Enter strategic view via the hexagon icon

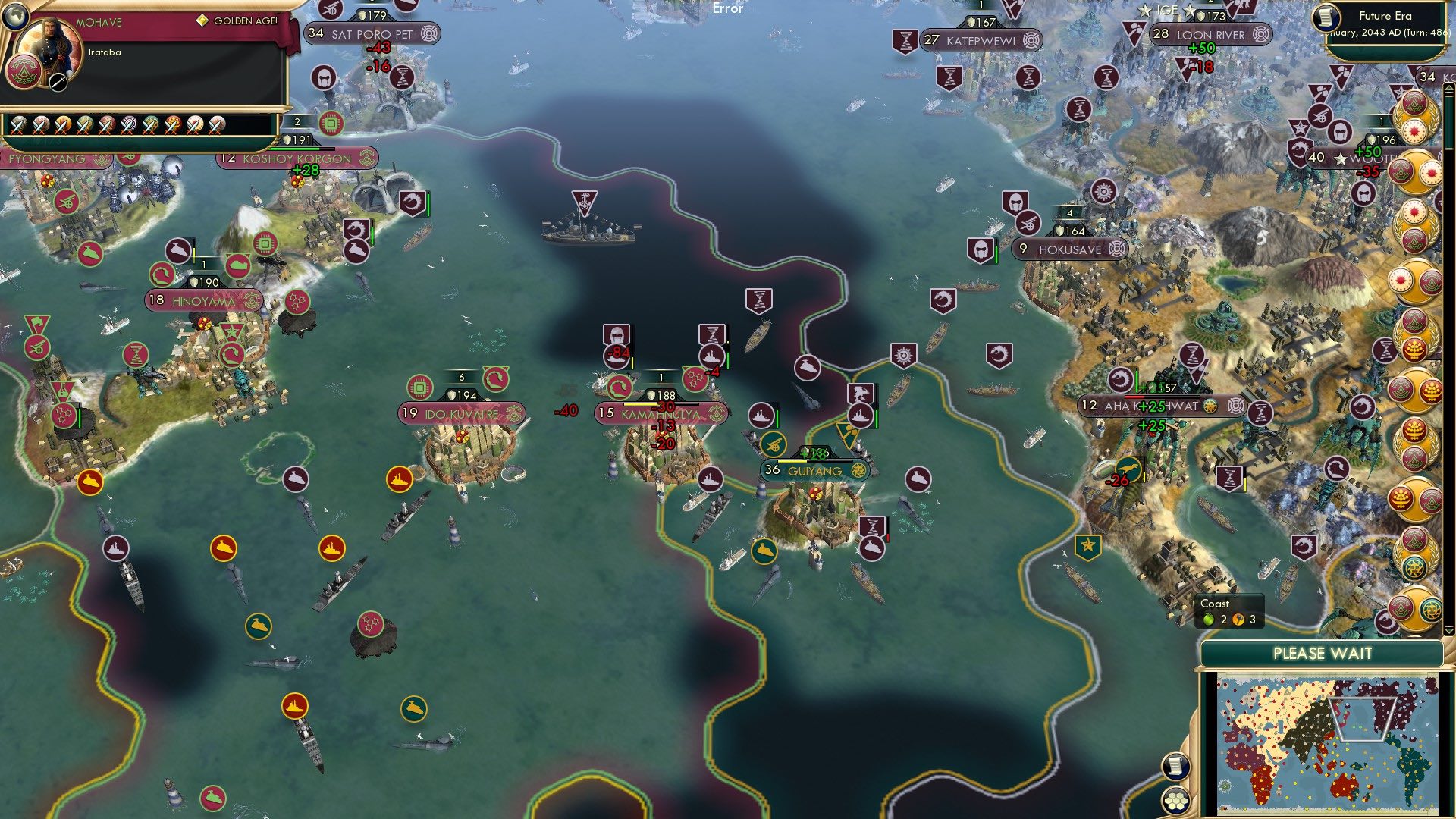click(x=1176, y=799)
